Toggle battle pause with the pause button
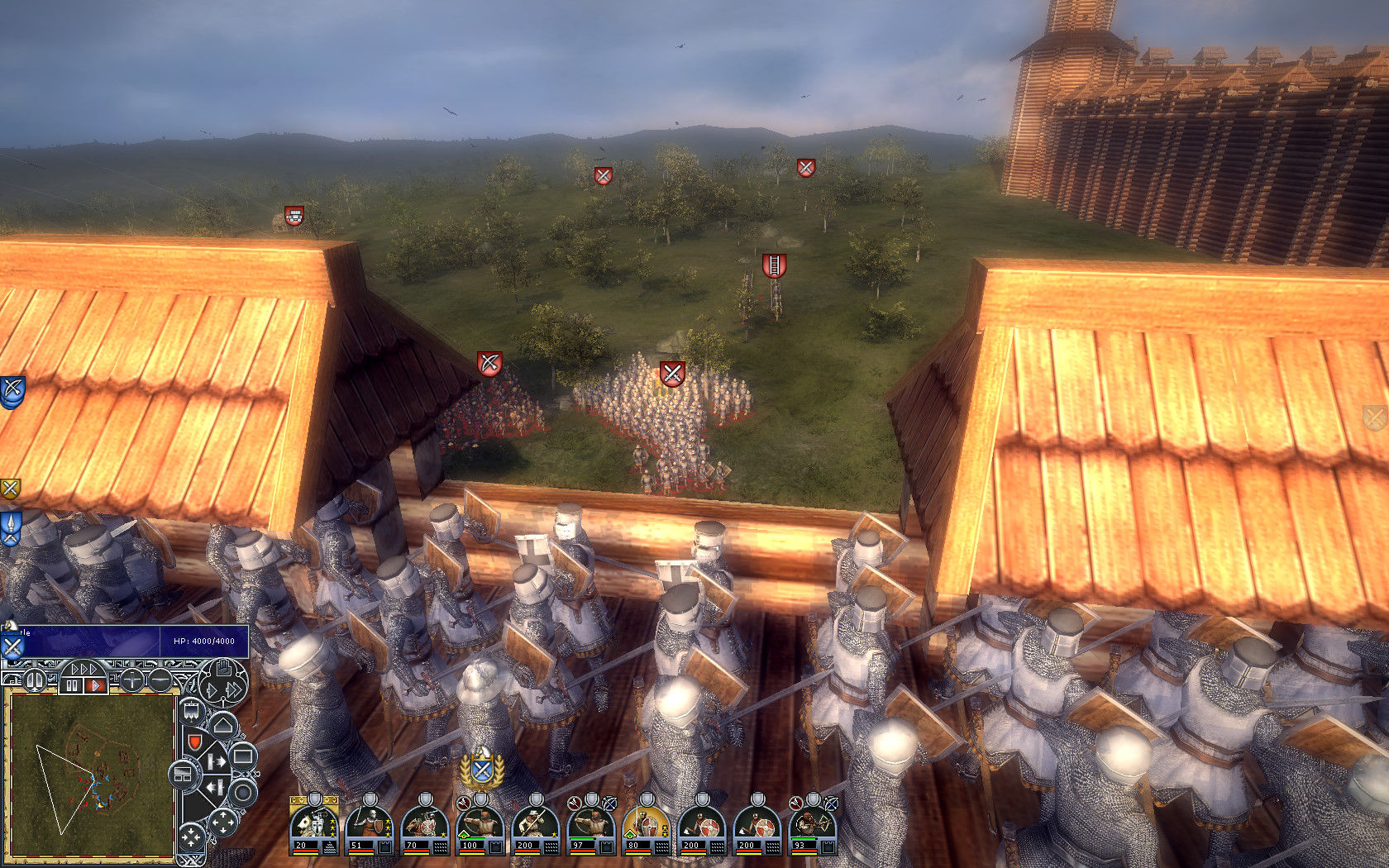The image size is (1389, 868). point(35,680)
